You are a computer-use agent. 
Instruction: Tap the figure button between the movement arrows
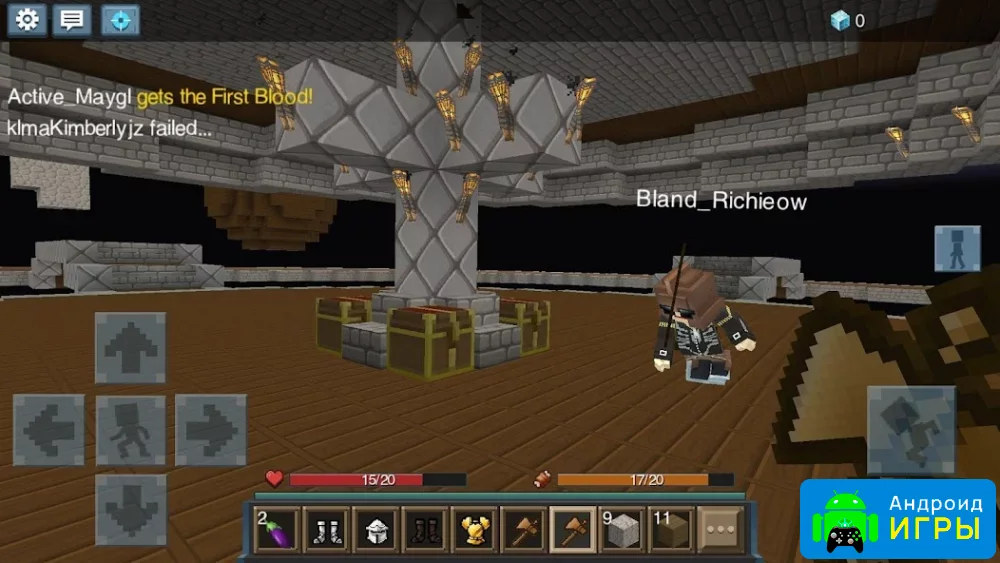pos(130,430)
